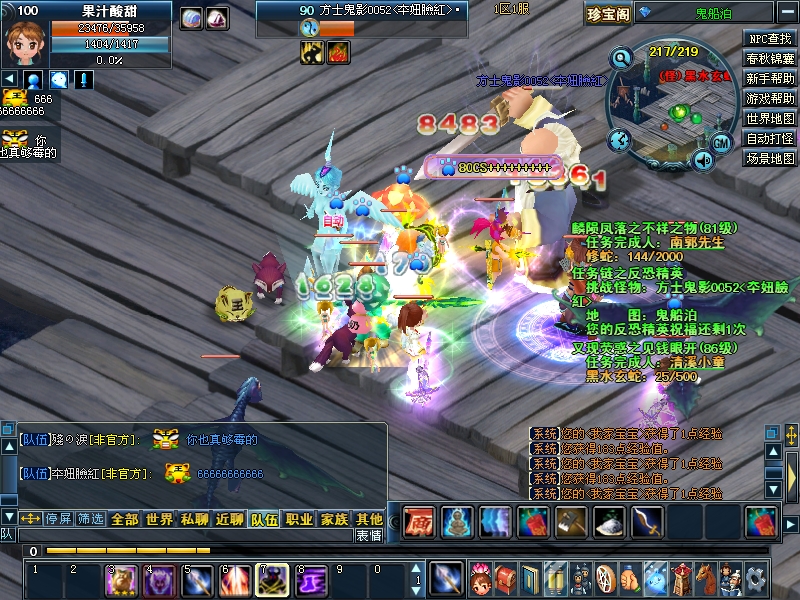Image resolution: width=800 pixels, height=600 pixels.
Task: Switch chat to the 私聊 tab
Action: 194,520
